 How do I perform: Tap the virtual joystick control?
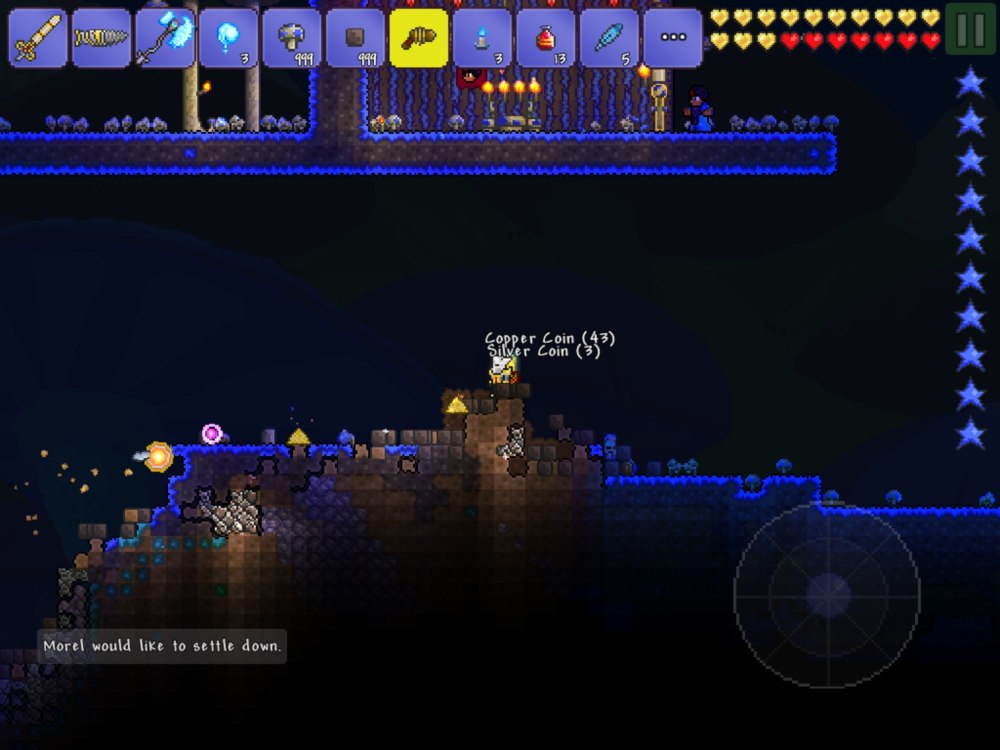[x=827, y=596]
